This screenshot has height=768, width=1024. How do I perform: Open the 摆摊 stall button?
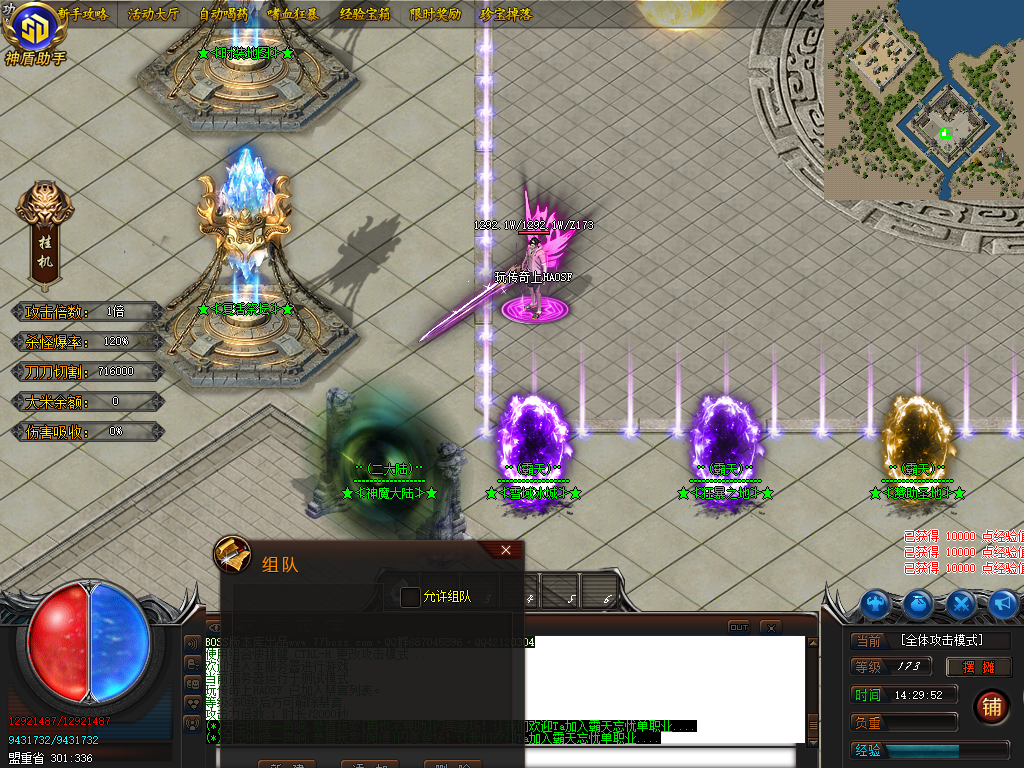979,667
